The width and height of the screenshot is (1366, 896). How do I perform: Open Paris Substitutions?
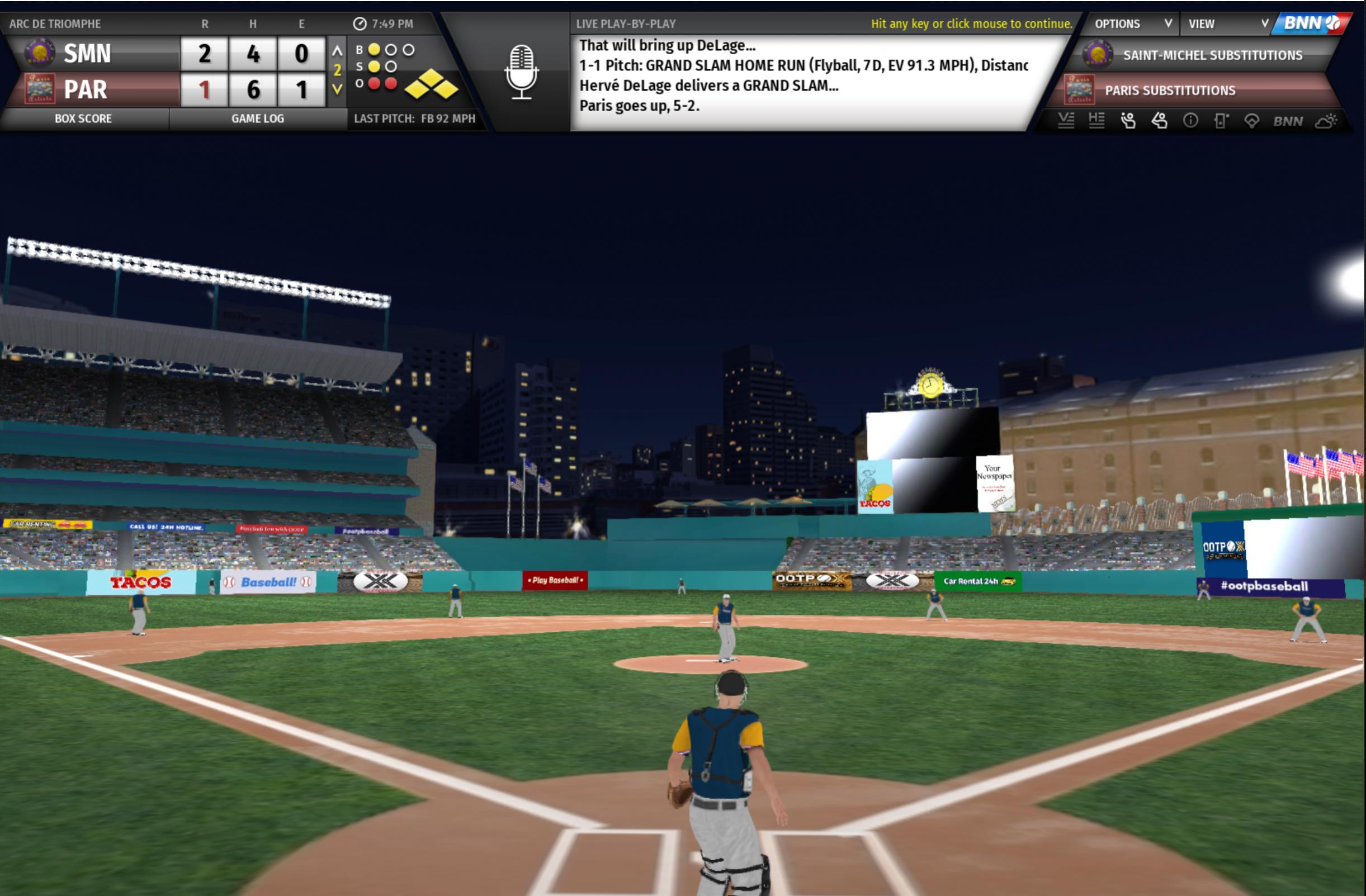point(1170,91)
